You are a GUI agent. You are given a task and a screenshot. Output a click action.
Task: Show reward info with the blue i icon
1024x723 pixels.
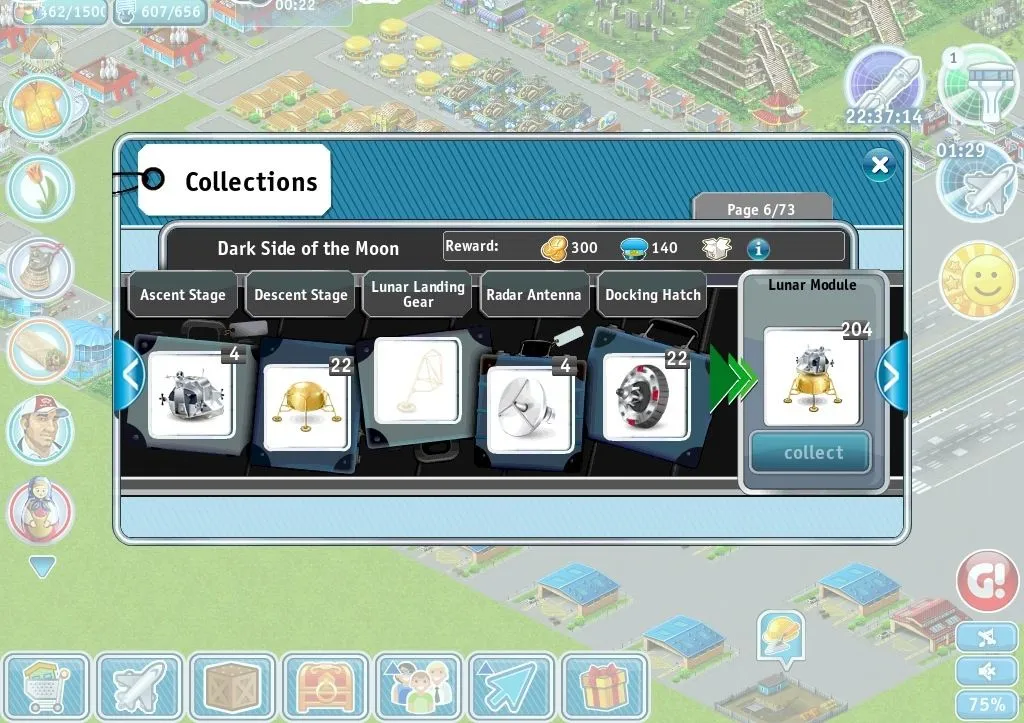click(x=758, y=248)
